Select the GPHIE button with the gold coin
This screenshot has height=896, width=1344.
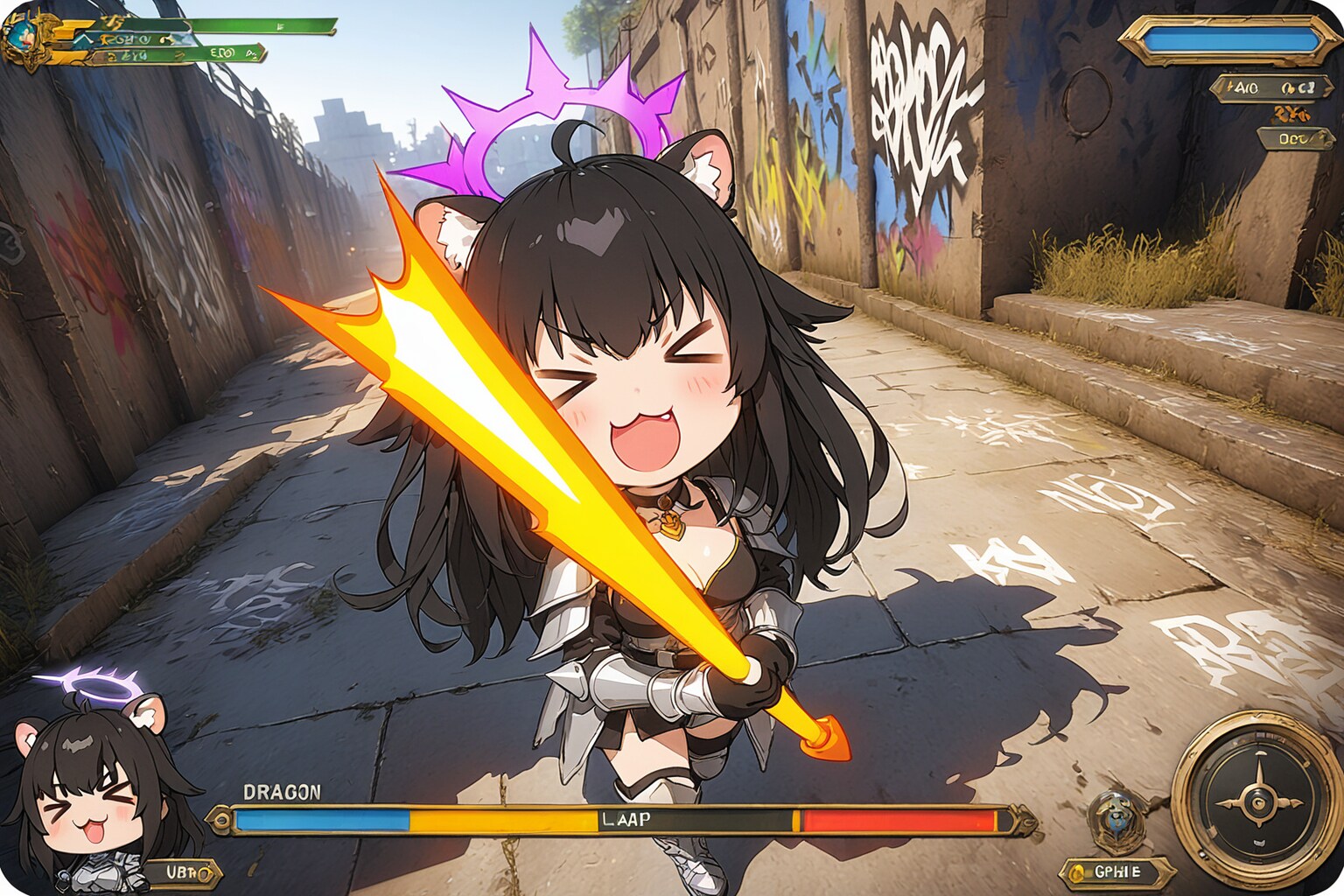pos(1117,871)
